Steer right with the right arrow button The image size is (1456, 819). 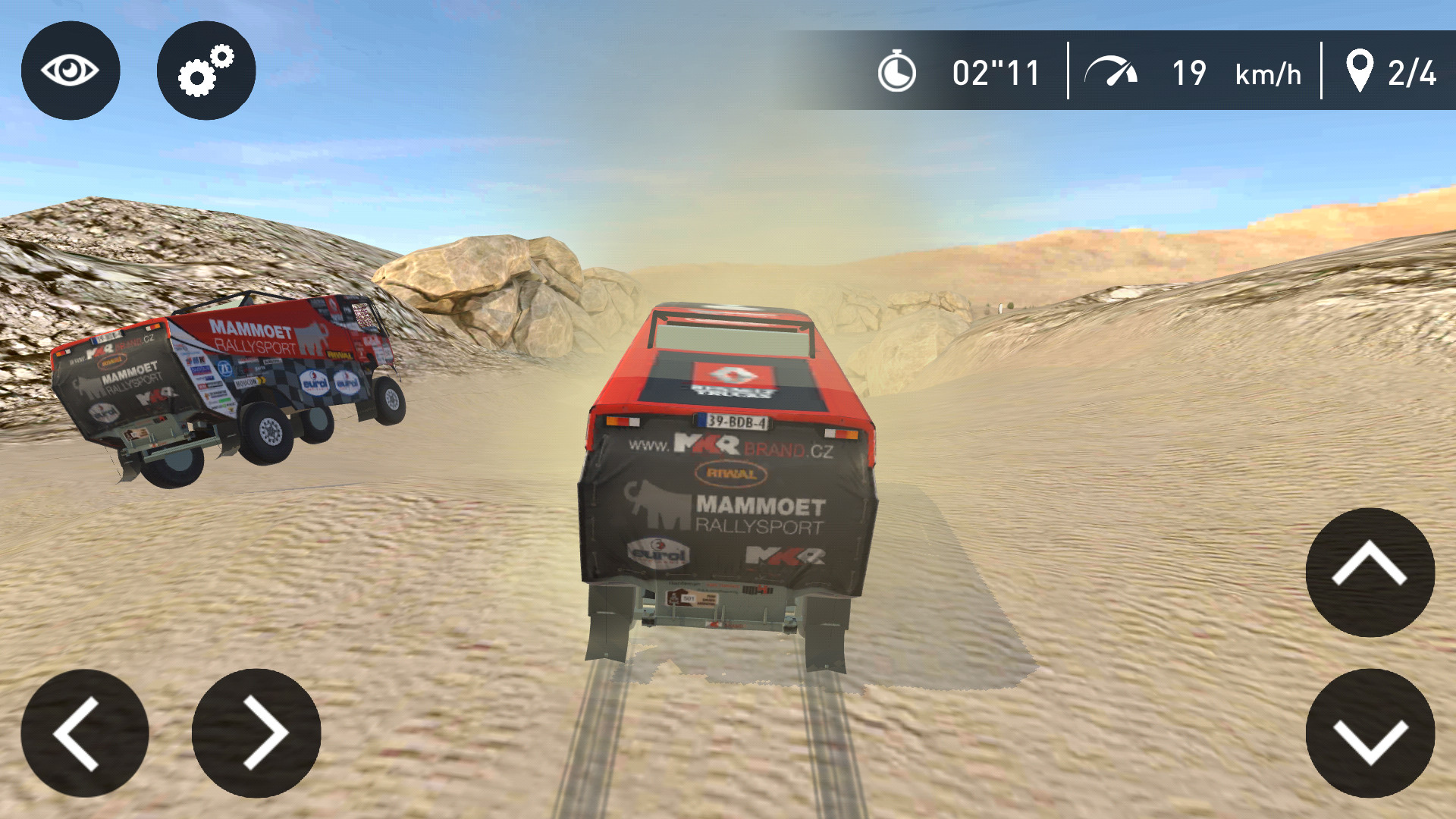point(256,733)
